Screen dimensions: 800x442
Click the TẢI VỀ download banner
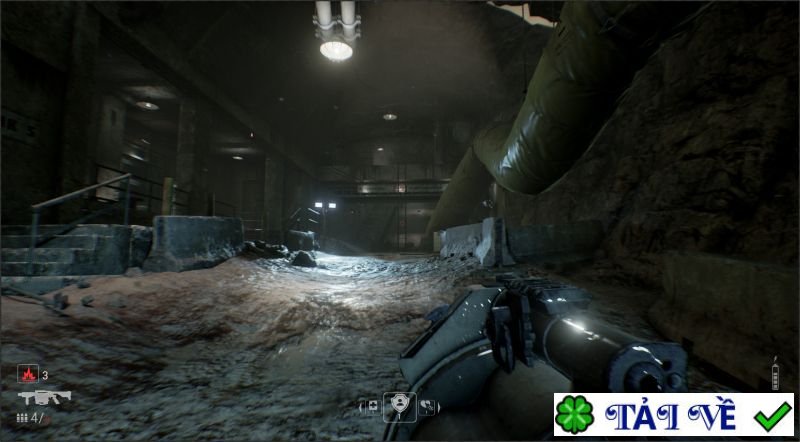(674, 414)
